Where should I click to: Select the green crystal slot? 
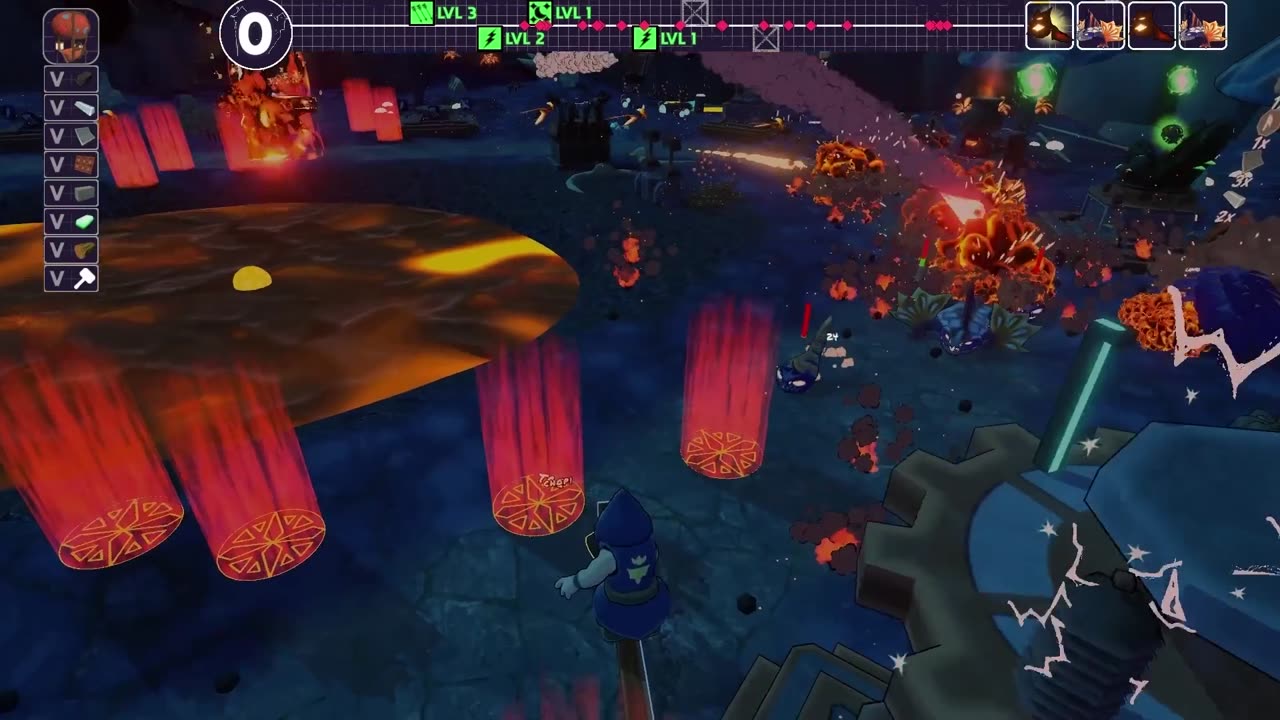pyautogui.click(x=71, y=222)
